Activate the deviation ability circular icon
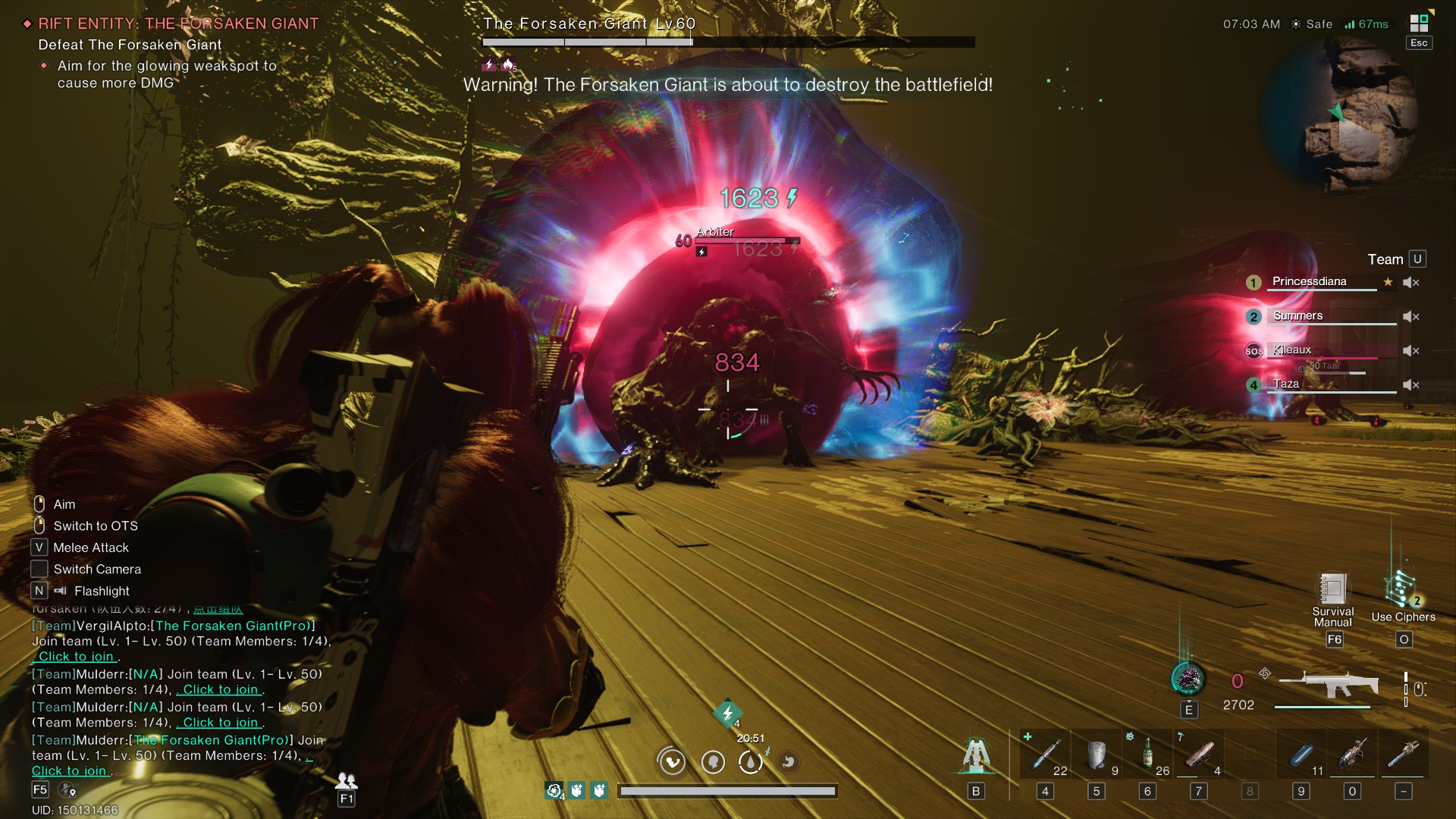This screenshot has height=819, width=1456. pyautogui.click(x=1188, y=679)
